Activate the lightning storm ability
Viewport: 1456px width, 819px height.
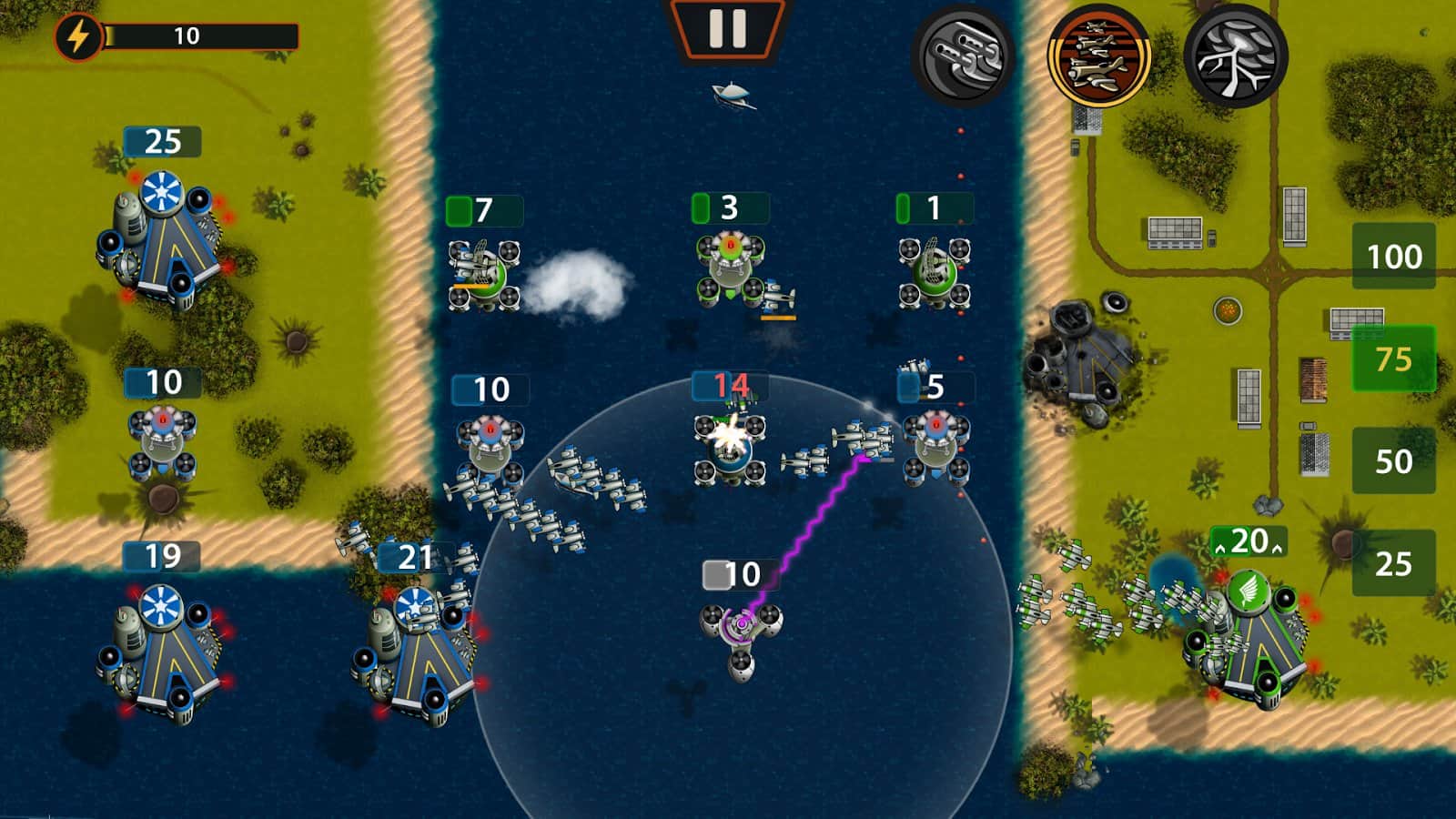(x=1235, y=56)
